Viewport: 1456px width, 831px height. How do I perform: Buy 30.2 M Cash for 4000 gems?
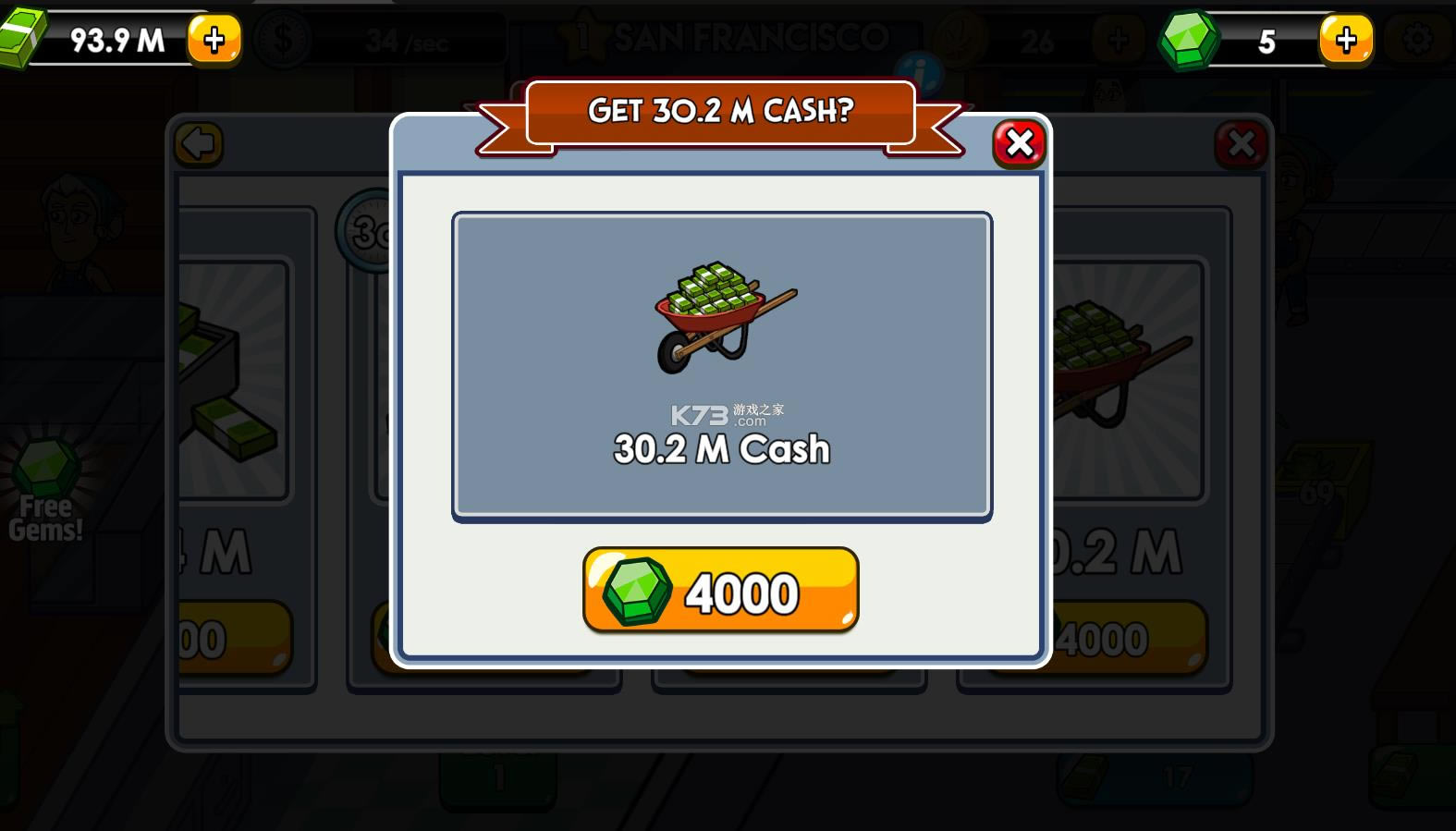pos(721,592)
